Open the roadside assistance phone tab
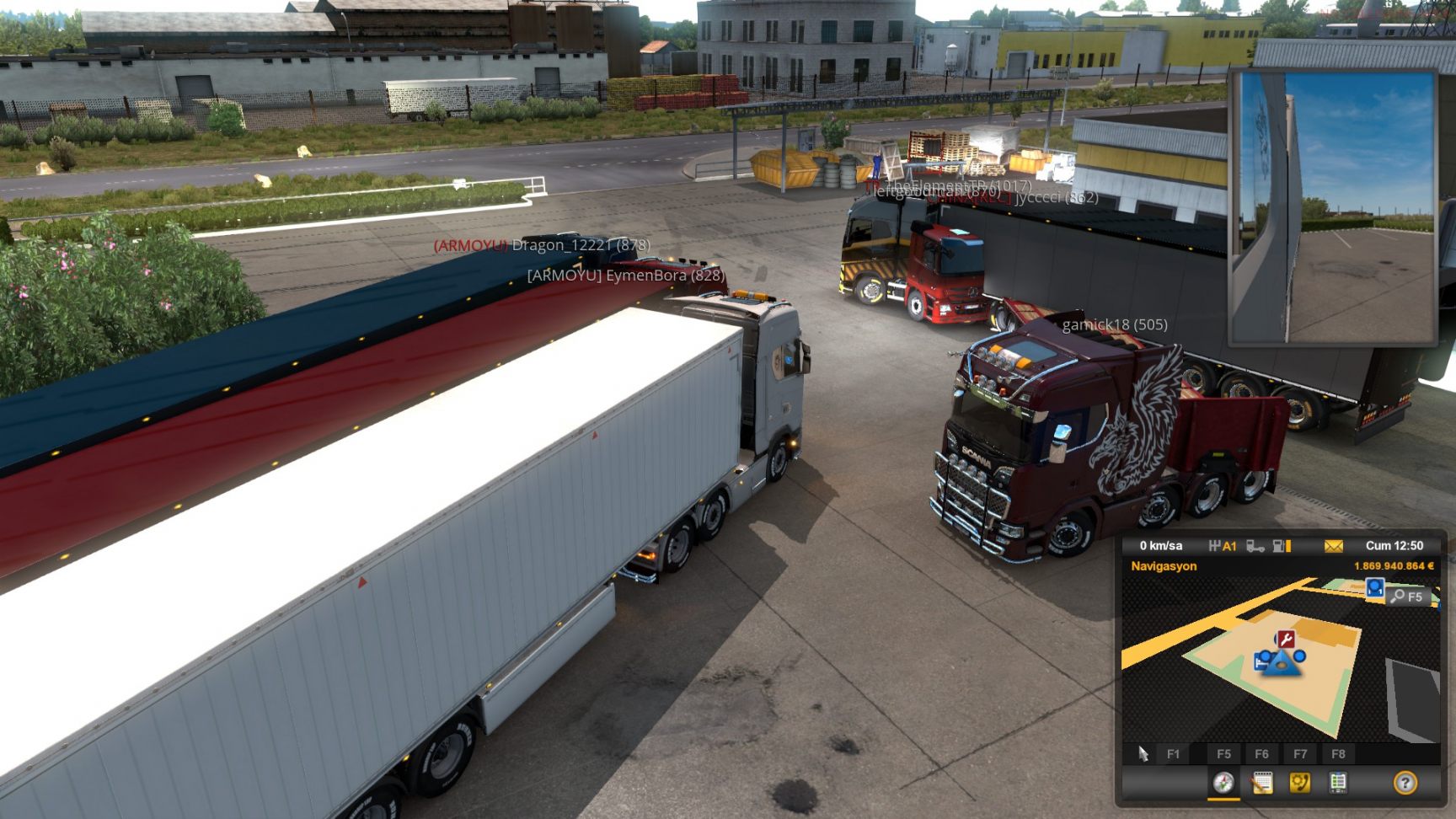Screen dimensions: 1456x819 1300,783
